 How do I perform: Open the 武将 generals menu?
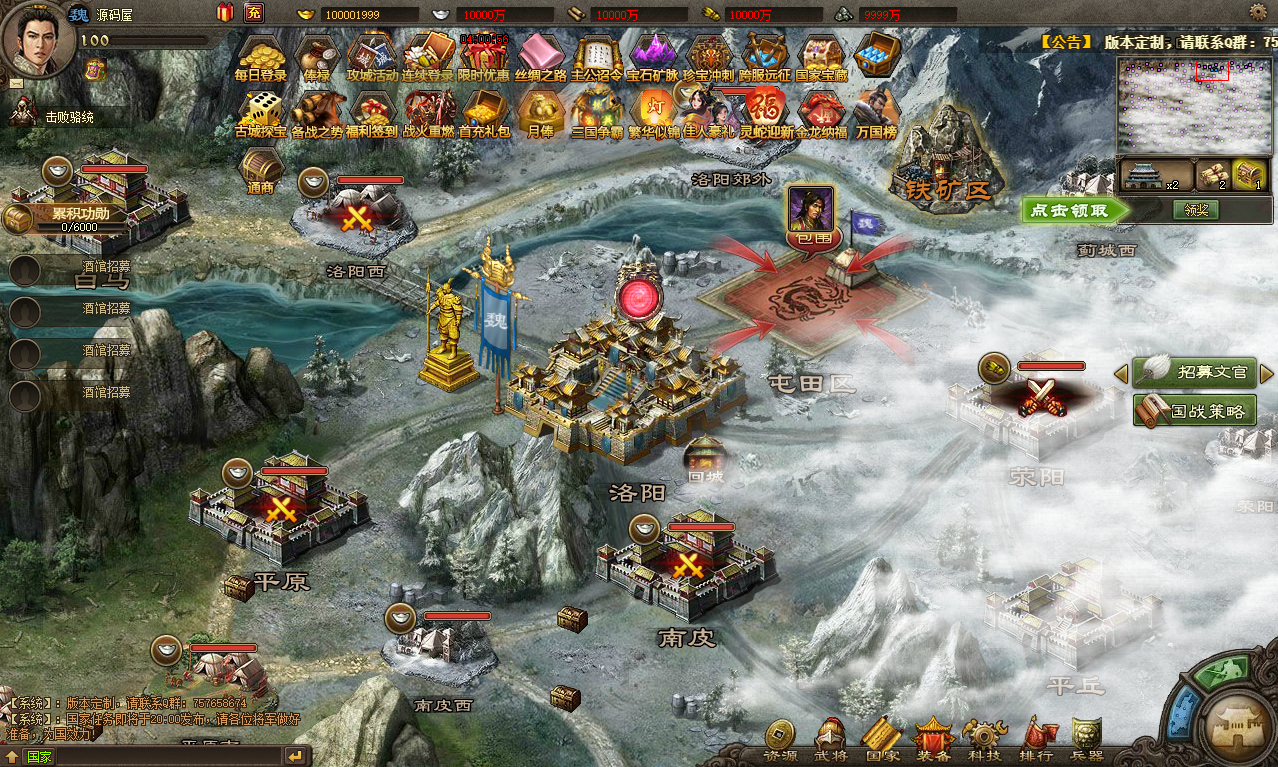(x=830, y=739)
